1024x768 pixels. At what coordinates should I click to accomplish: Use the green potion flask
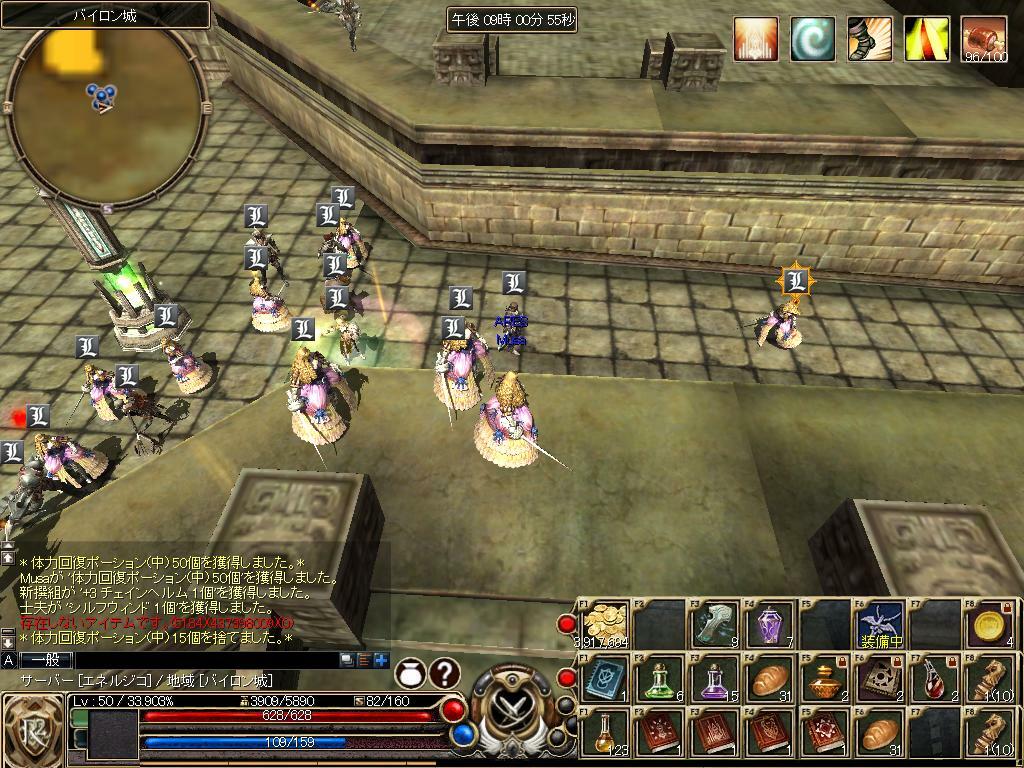pyautogui.click(x=660, y=680)
